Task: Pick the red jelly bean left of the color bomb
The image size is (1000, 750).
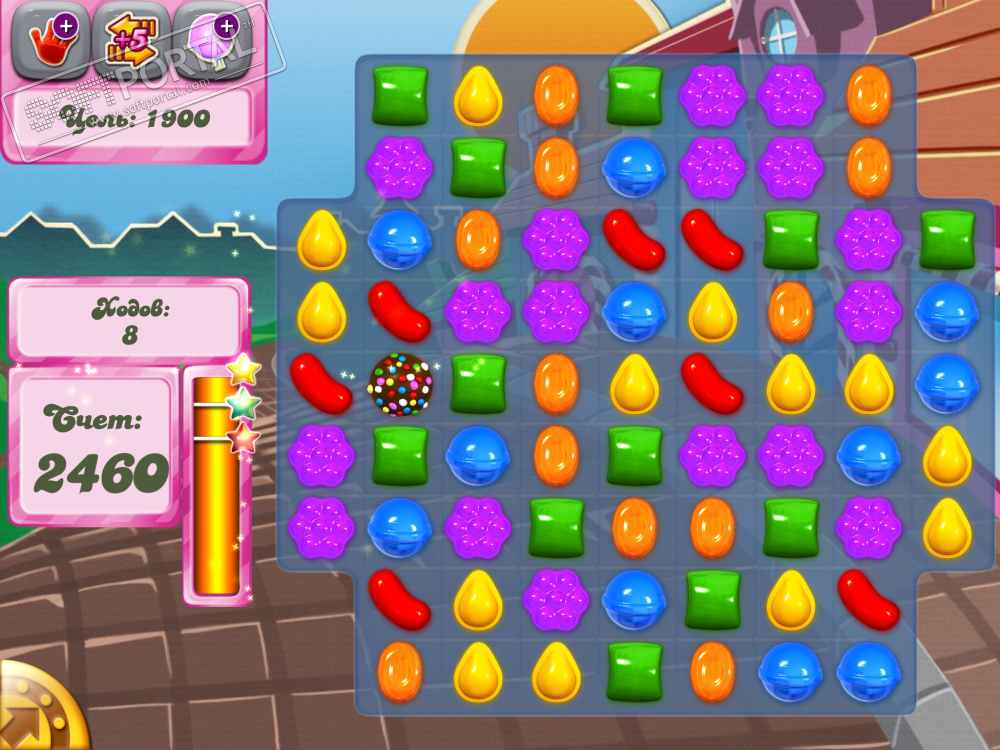Action: pyautogui.click(x=321, y=384)
